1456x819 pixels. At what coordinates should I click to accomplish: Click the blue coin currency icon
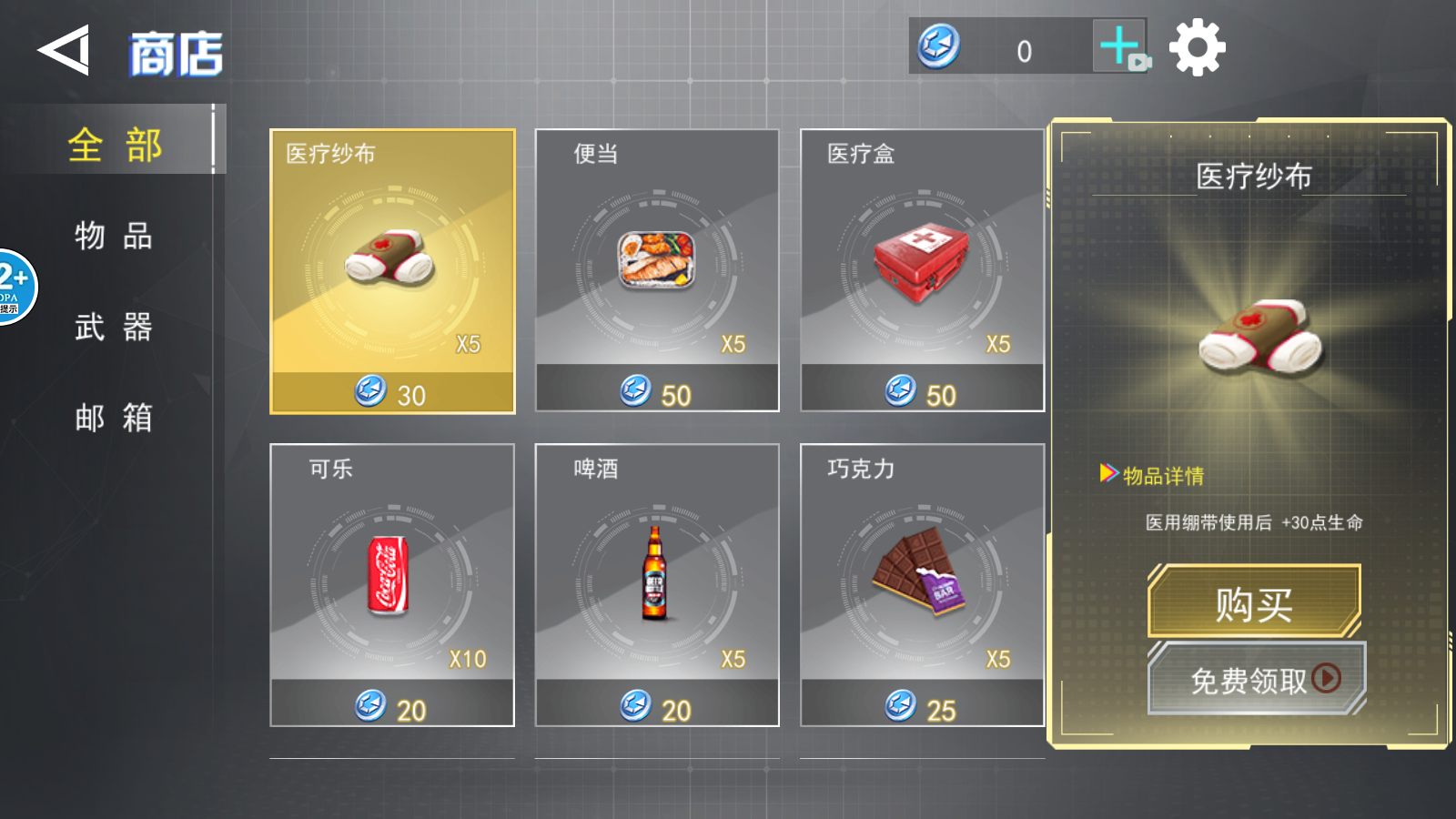[935, 47]
